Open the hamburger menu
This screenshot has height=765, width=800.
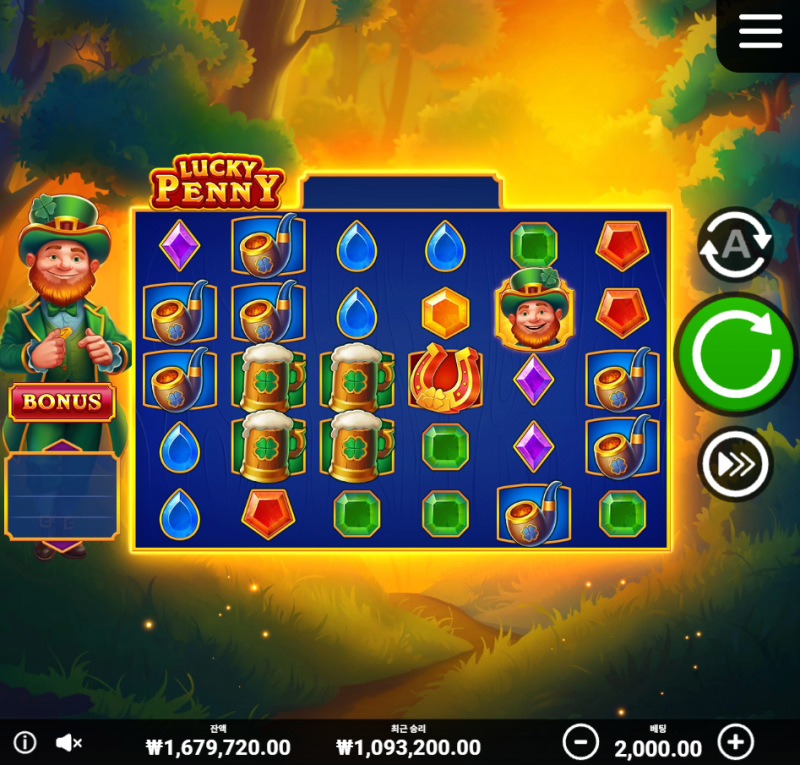pyautogui.click(x=760, y=31)
